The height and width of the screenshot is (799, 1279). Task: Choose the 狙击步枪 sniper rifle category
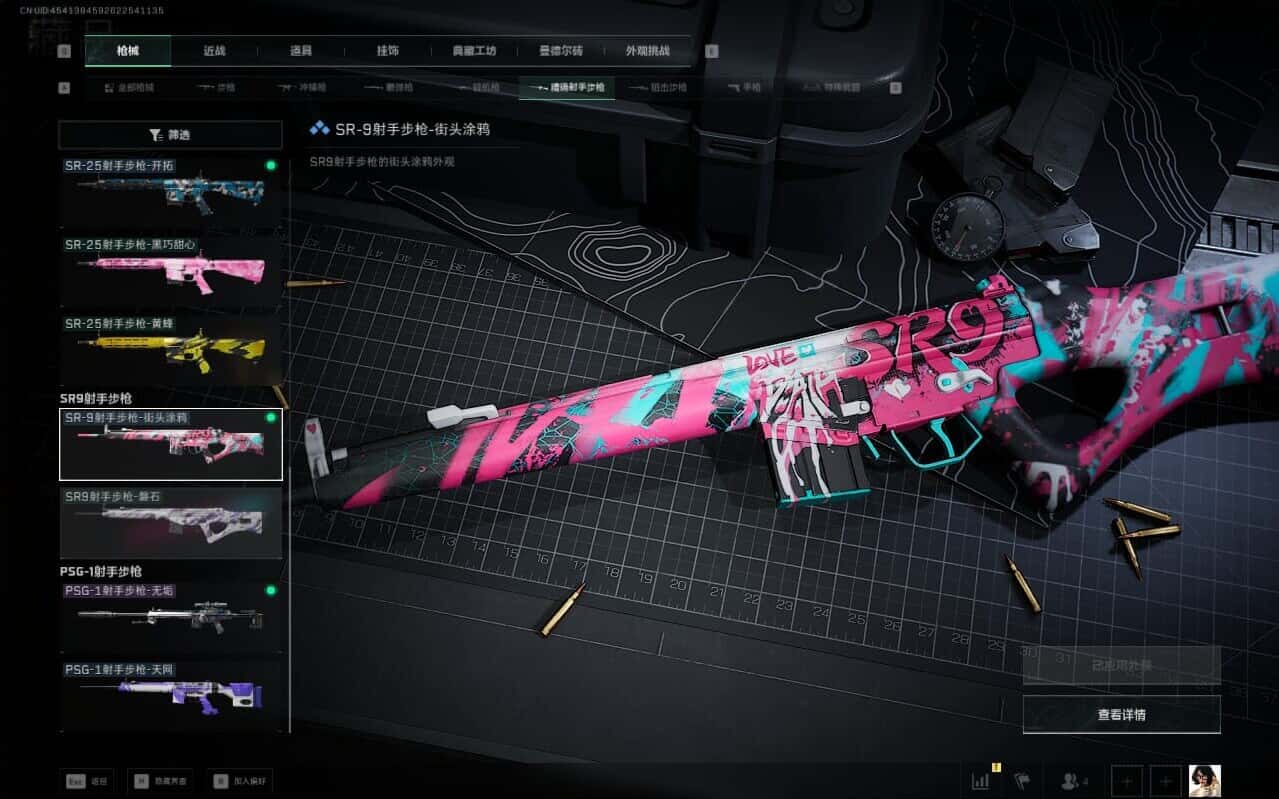pyautogui.click(x=662, y=88)
